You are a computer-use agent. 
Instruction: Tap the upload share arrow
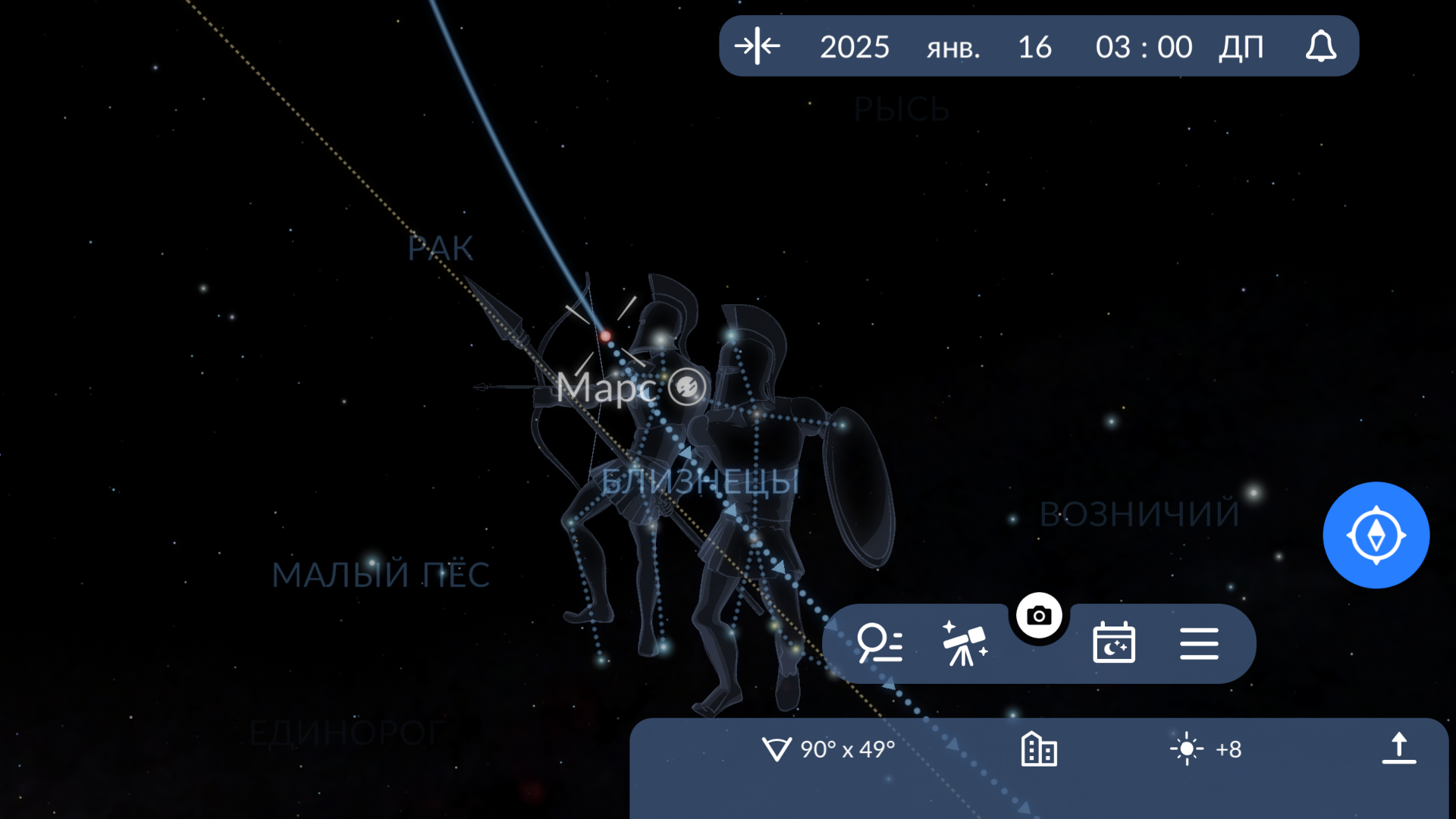[x=1398, y=748]
